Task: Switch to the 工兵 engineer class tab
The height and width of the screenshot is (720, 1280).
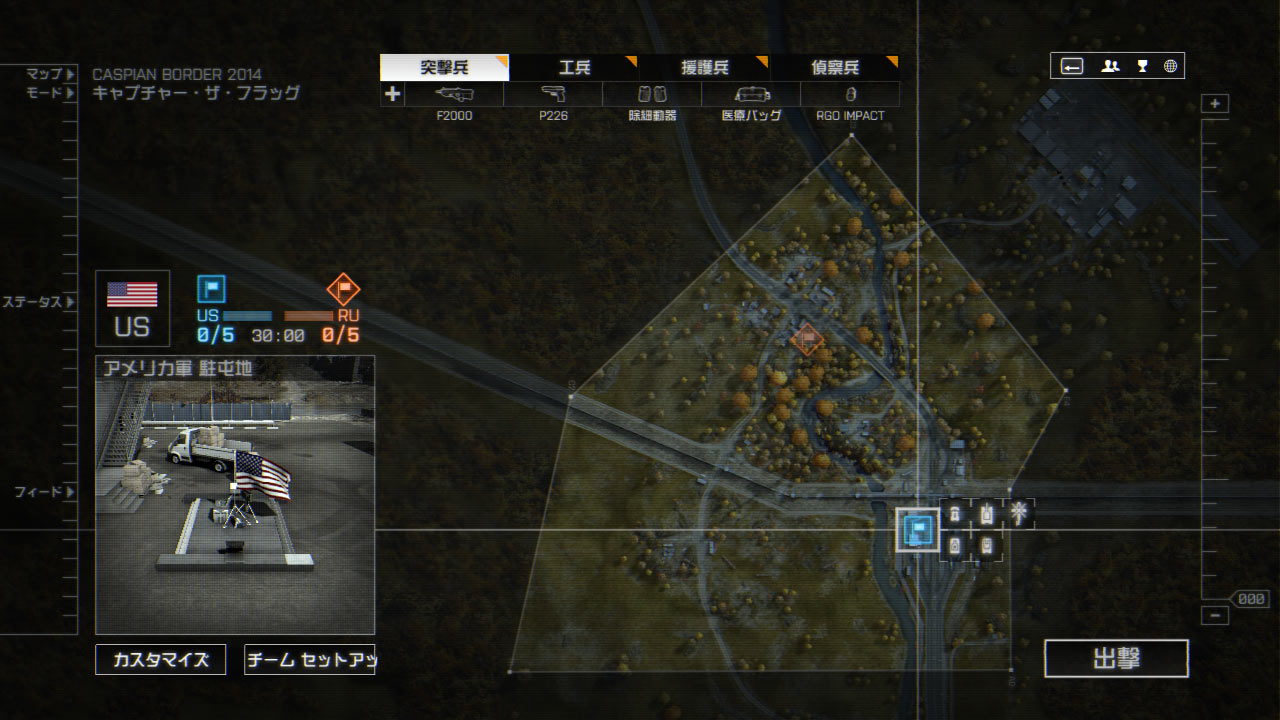Action: click(x=575, y=68)
